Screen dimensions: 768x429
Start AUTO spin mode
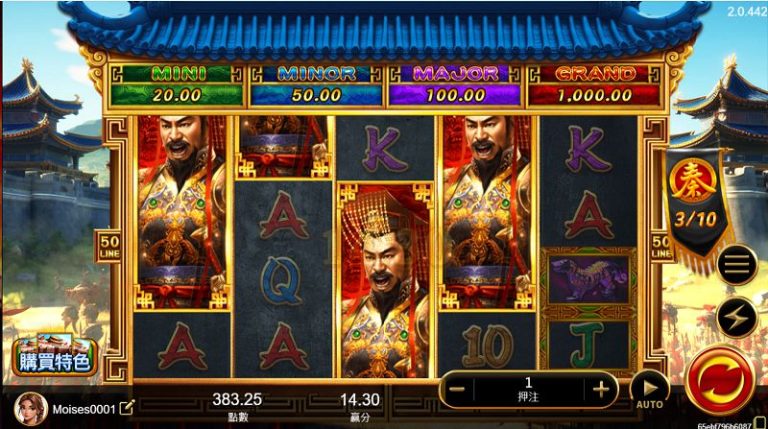[x=650, y=390]
